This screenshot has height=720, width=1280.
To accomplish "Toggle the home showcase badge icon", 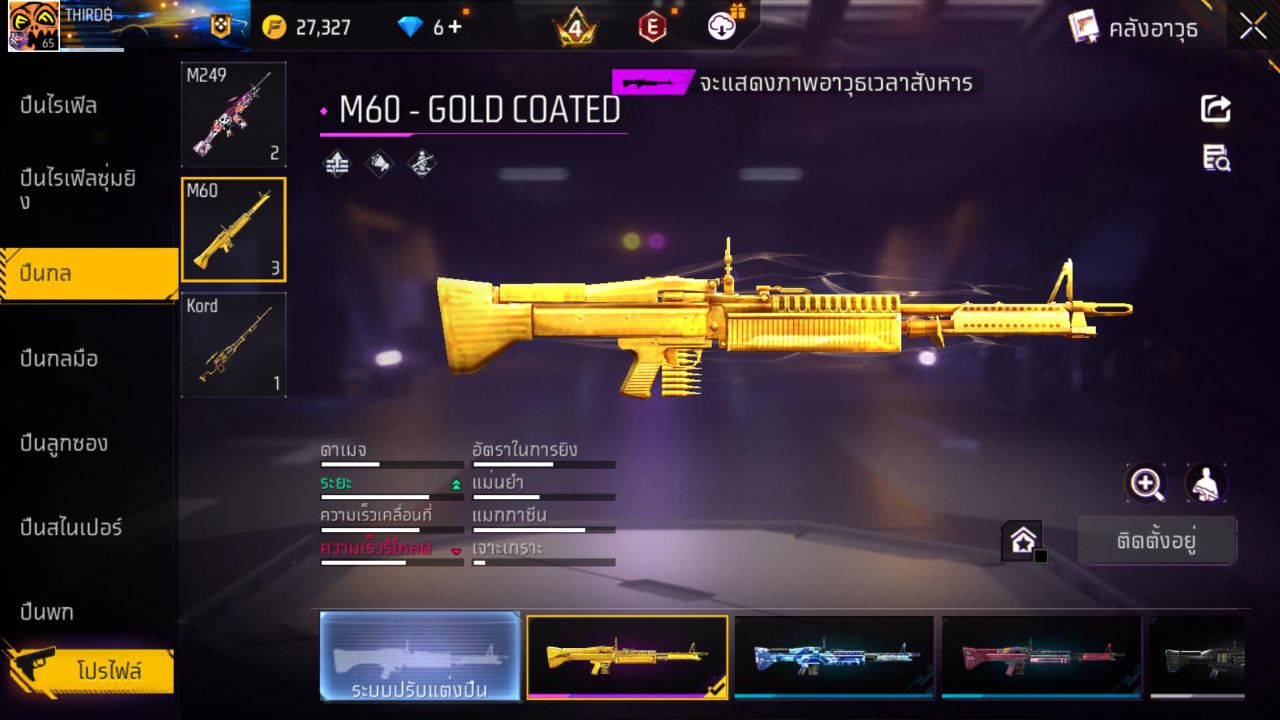I will pos(1023,539).
